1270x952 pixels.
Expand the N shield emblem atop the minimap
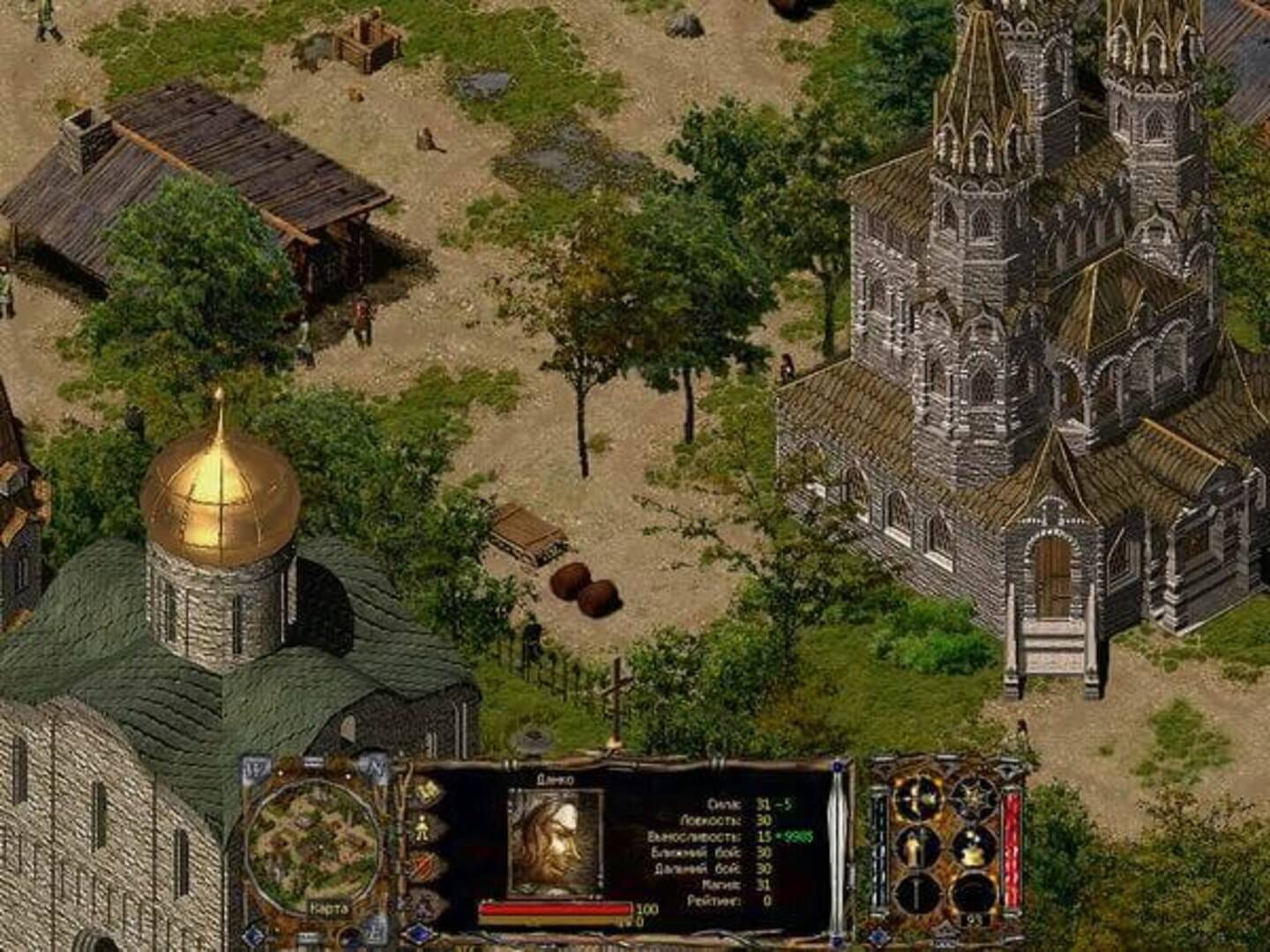(376, 766)
